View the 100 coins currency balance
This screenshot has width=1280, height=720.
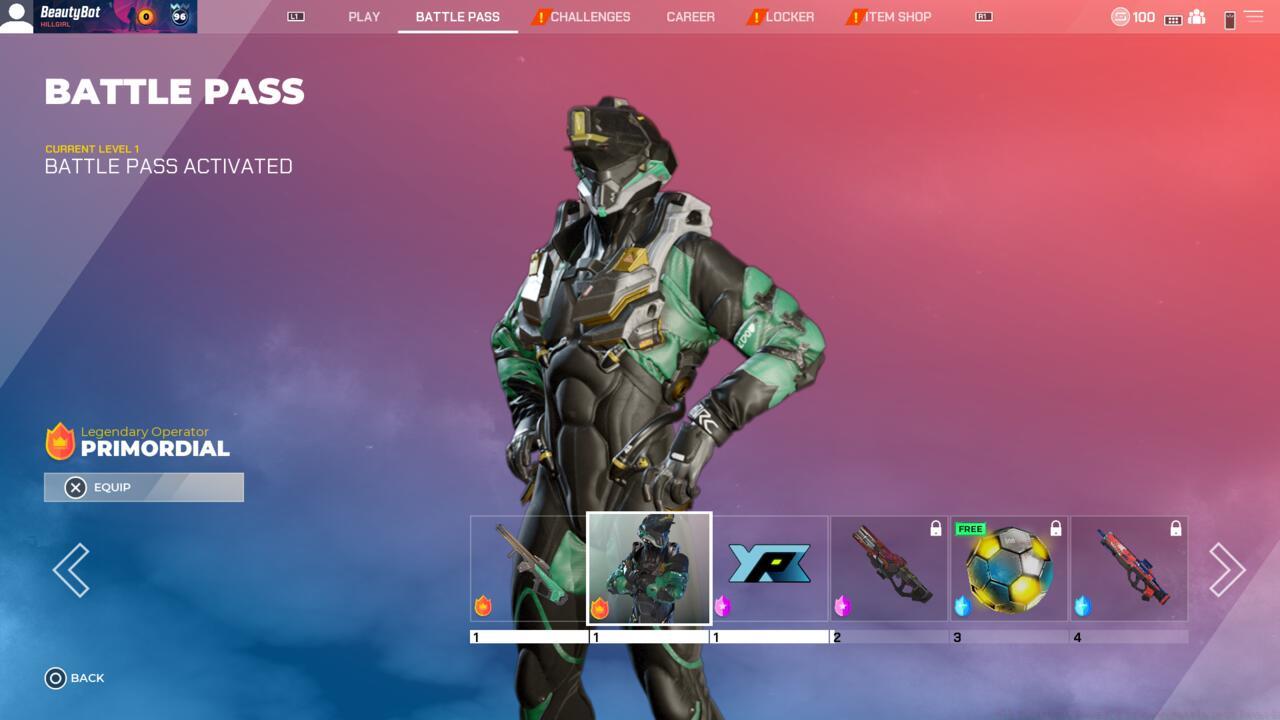coord(1133,17)
